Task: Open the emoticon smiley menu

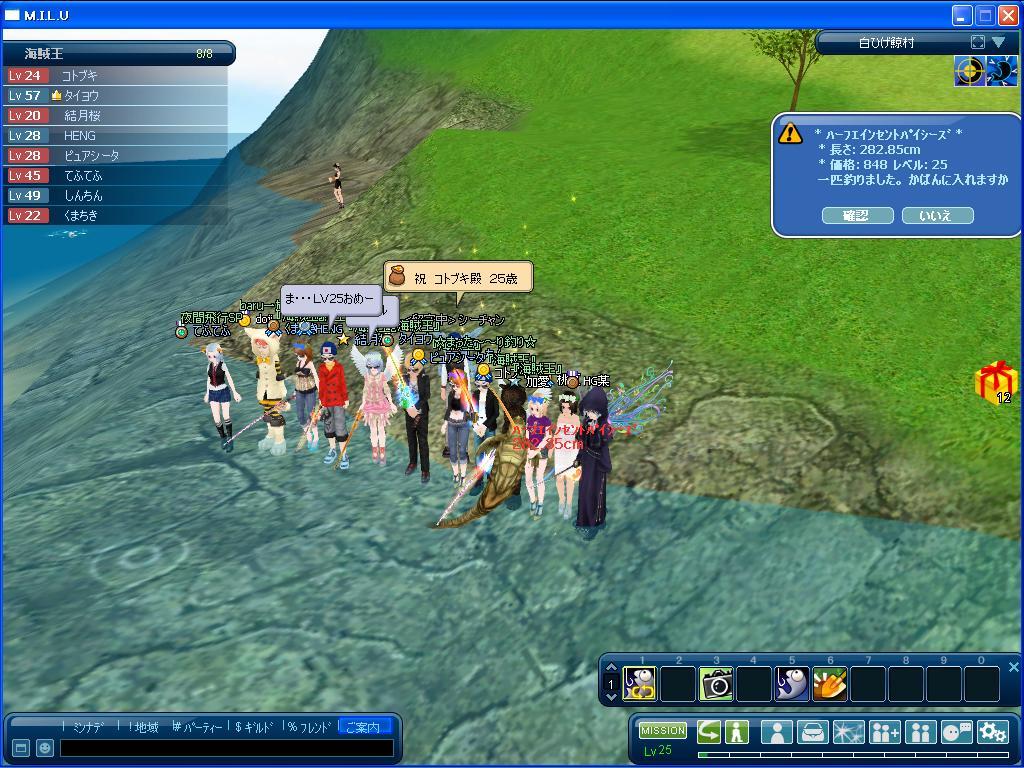Action: (45, 748)
